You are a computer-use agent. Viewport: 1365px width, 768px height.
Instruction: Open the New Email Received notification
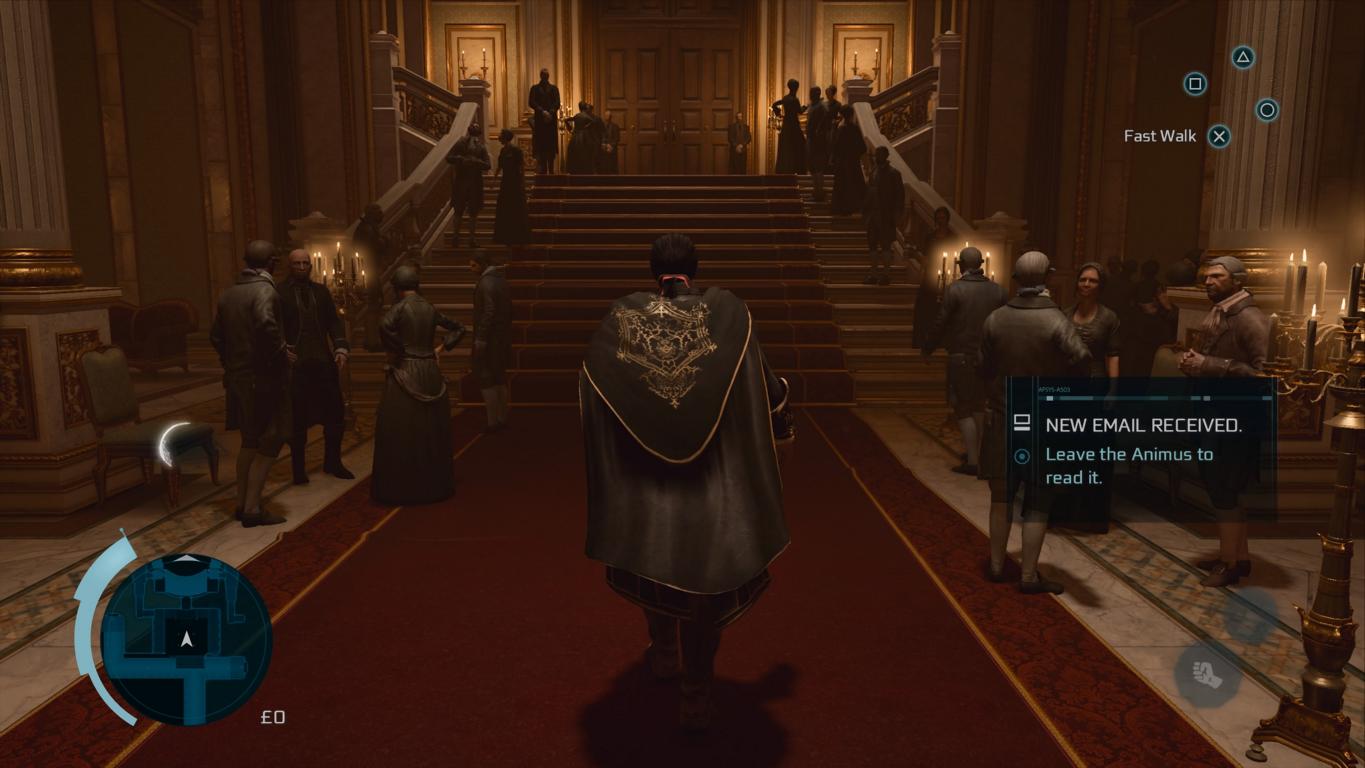(x=1142, y=448)
